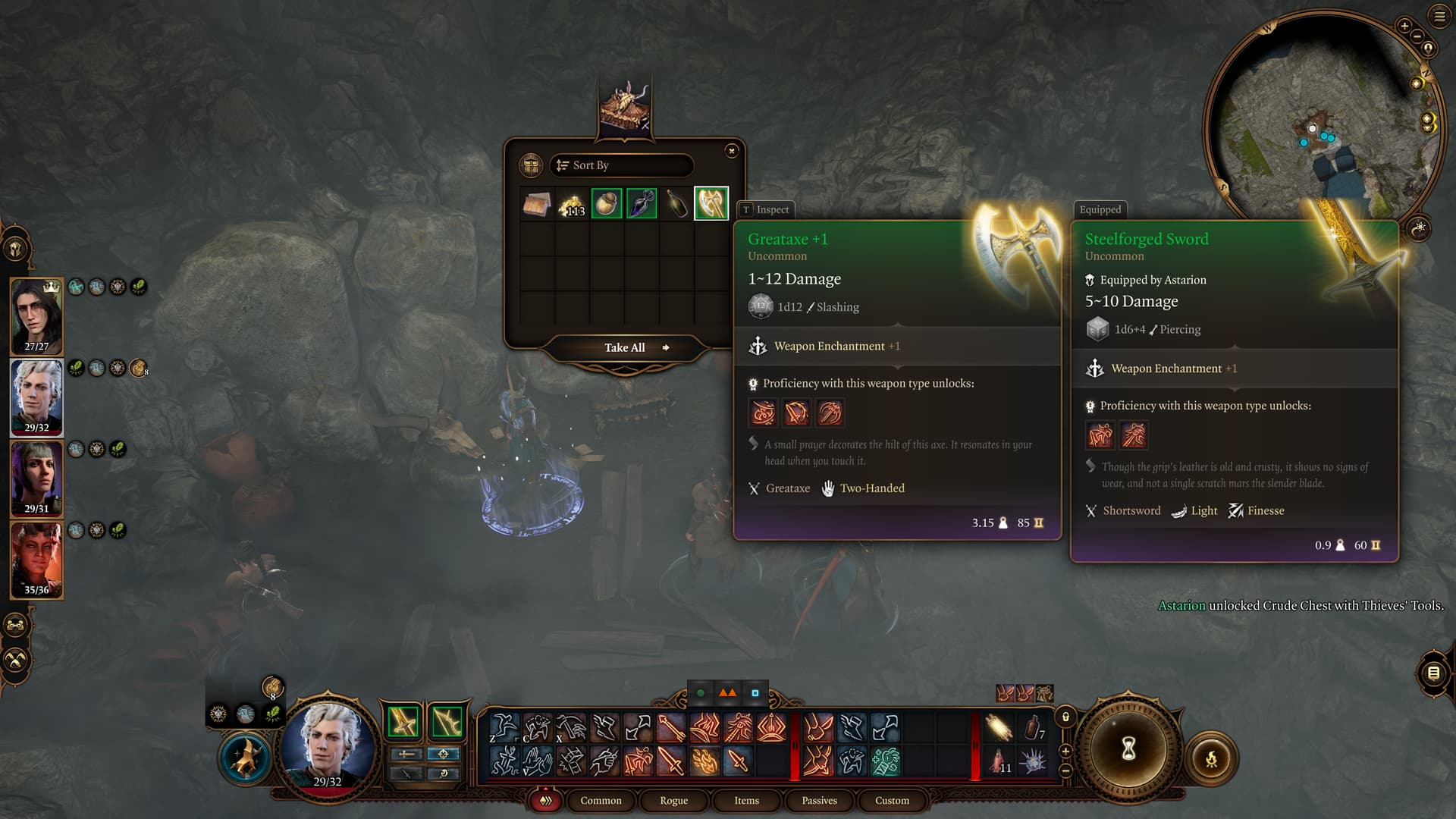Switch to the Common hotbar tab
The height and width of the screenshot is (819, 1456).
[x=601, y=800]
